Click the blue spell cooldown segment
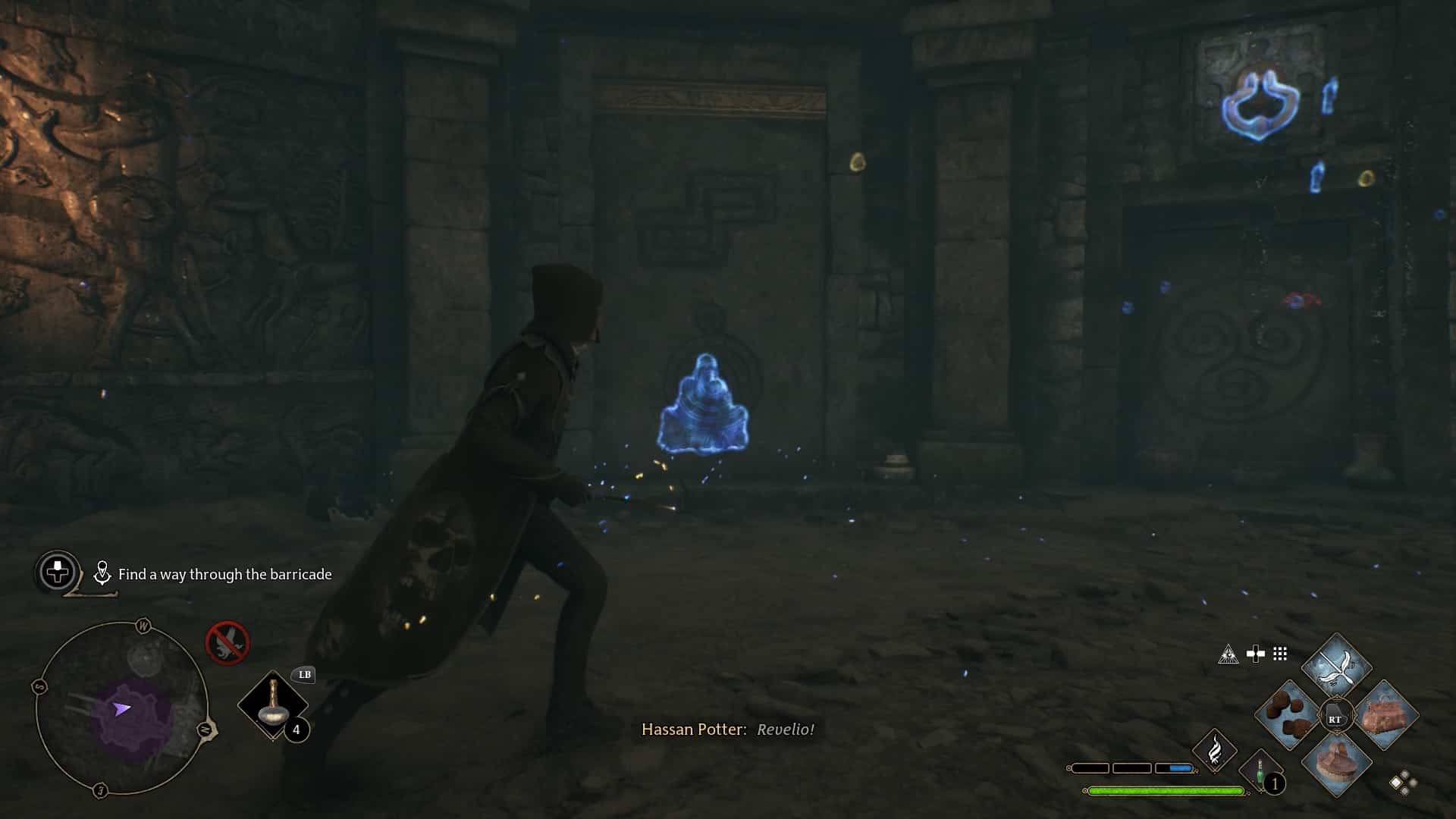The width and height of the screenshot is (1456, 819). point(1180,768)
